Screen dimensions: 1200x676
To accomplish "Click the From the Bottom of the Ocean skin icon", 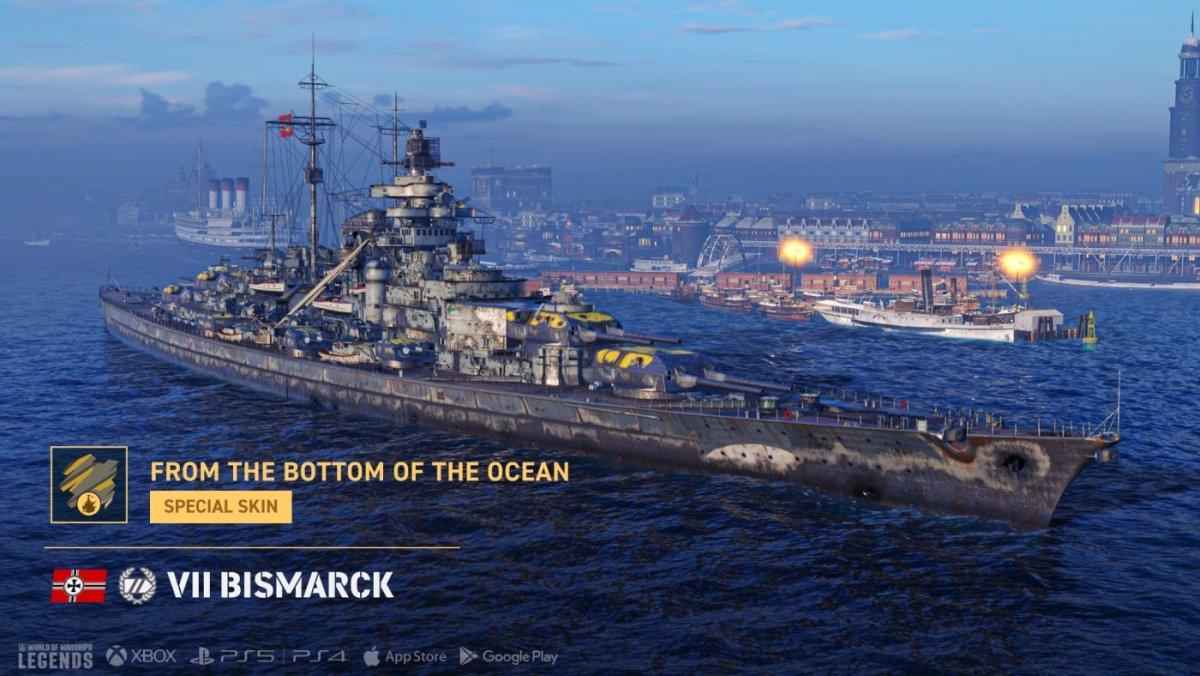I will coord(89,485).
